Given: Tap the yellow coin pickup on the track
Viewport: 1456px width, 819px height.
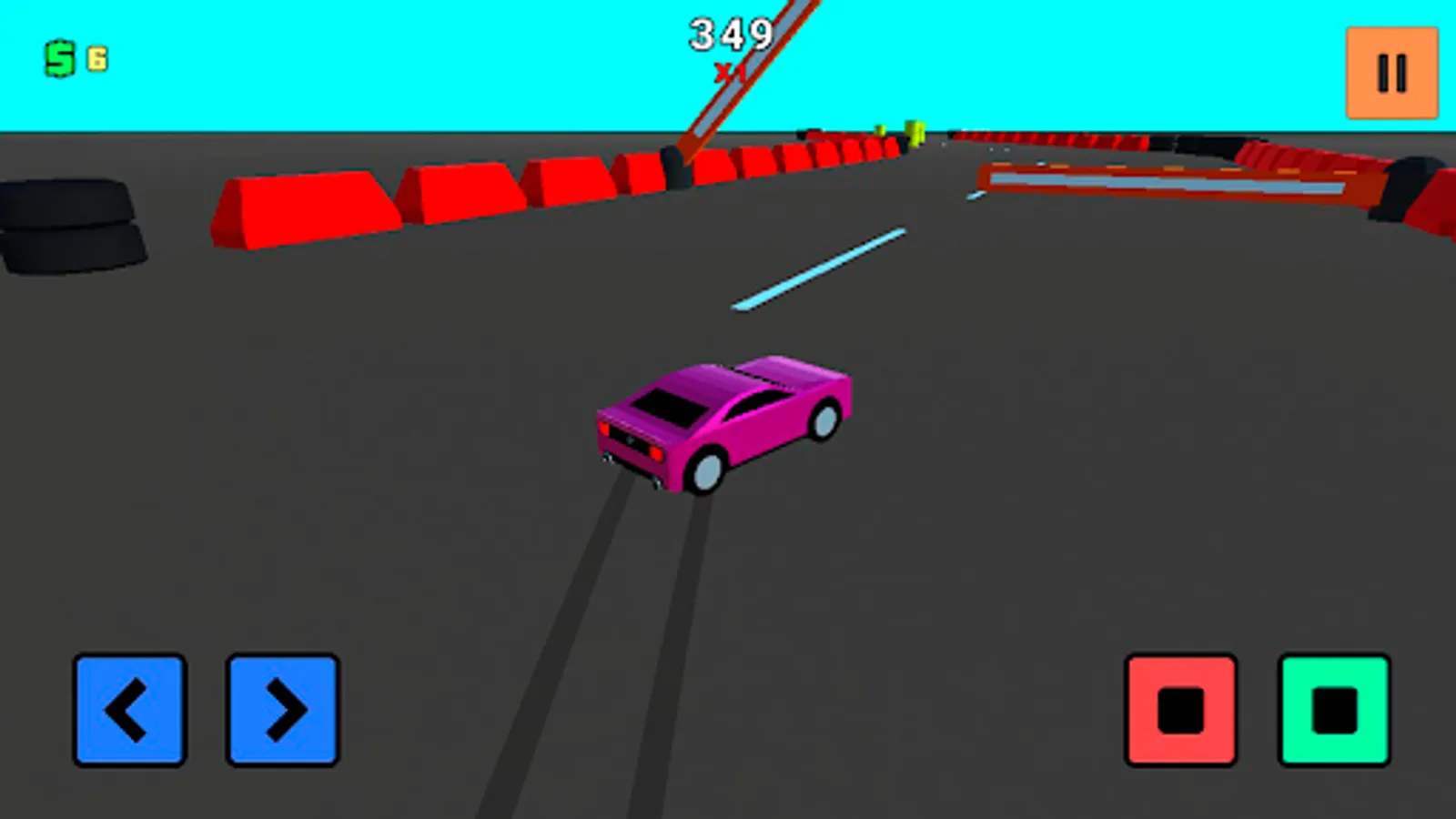Looking at the screenshot, I should tap(913, 130).
